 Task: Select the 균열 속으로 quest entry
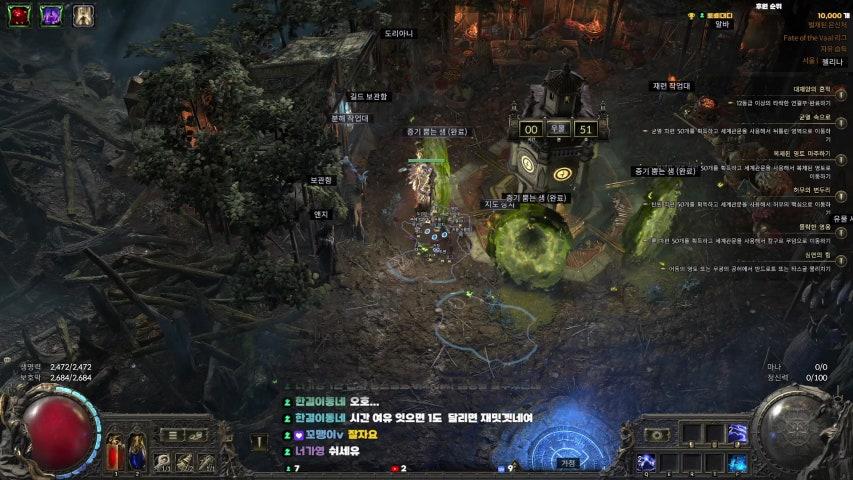point(811,117)
